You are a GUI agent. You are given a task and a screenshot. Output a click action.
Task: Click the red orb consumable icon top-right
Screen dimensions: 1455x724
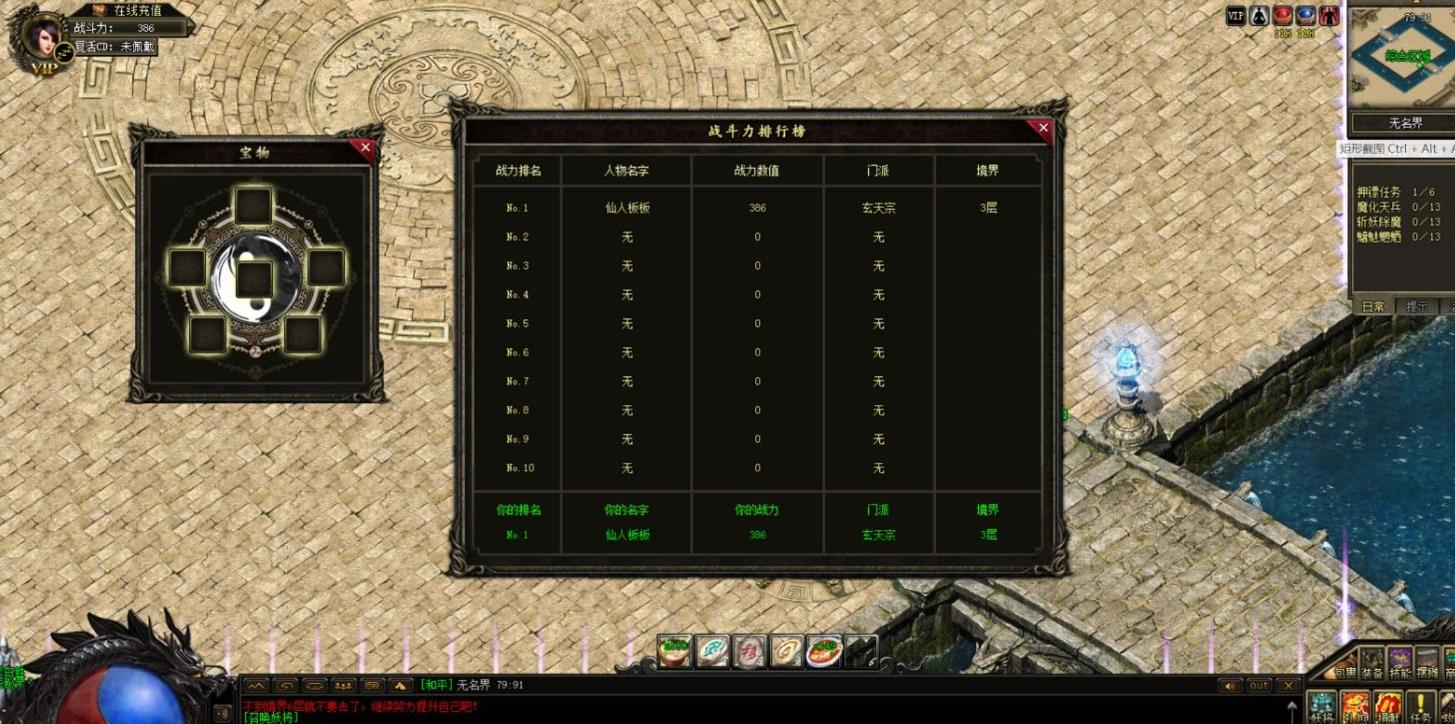coord(1282,15)
